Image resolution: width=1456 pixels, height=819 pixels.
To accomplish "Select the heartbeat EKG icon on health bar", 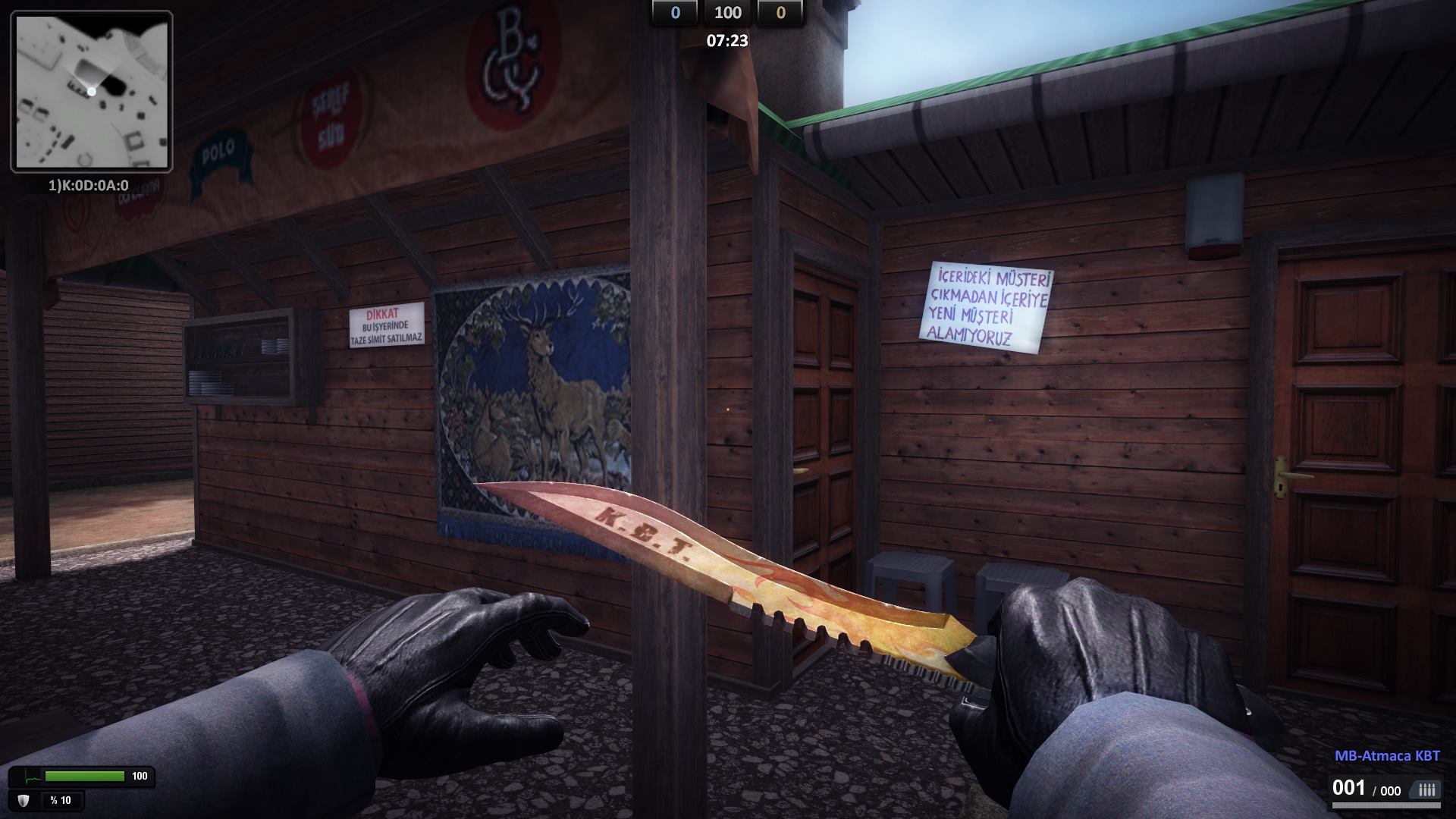I will click(33, 776).
